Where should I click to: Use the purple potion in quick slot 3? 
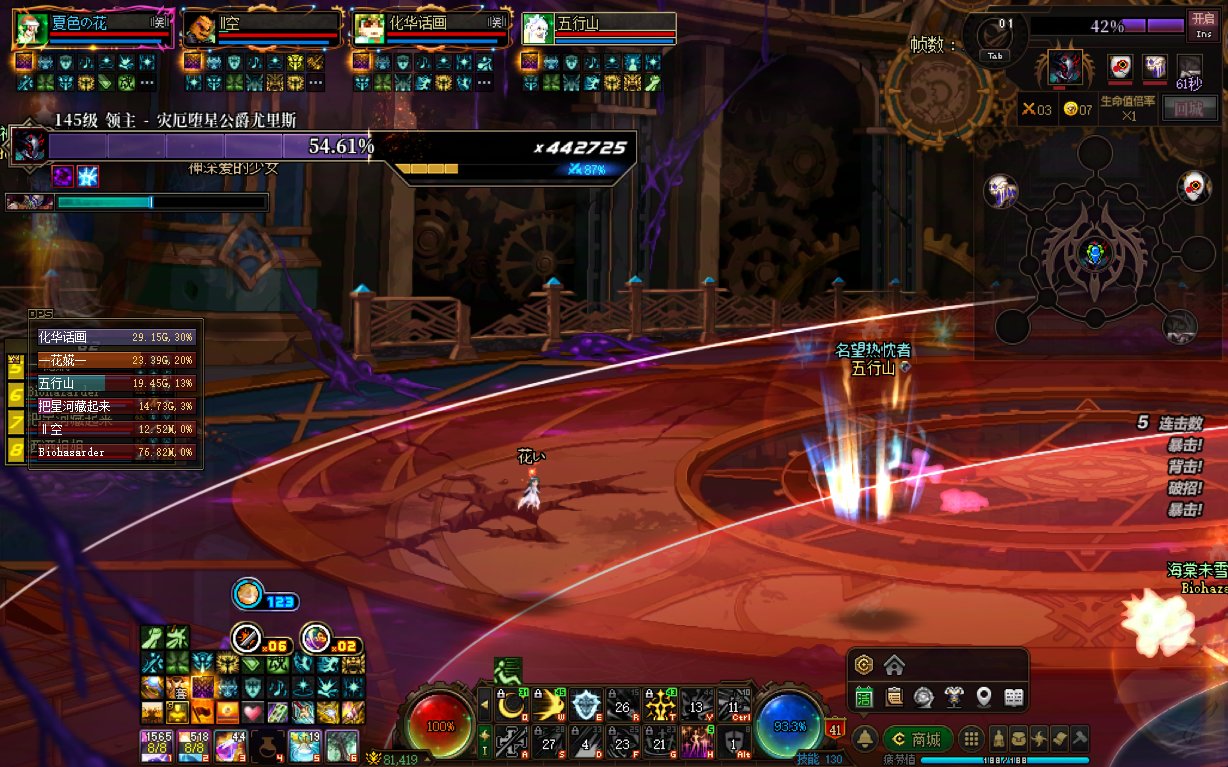pos(231,745)
